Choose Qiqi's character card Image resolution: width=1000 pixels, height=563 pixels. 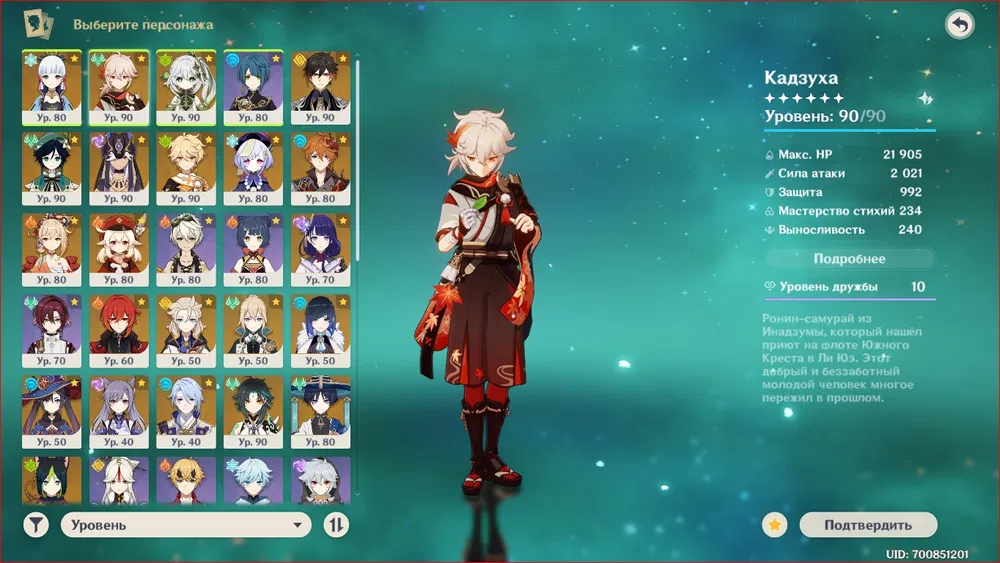click(x=253, y=169)
